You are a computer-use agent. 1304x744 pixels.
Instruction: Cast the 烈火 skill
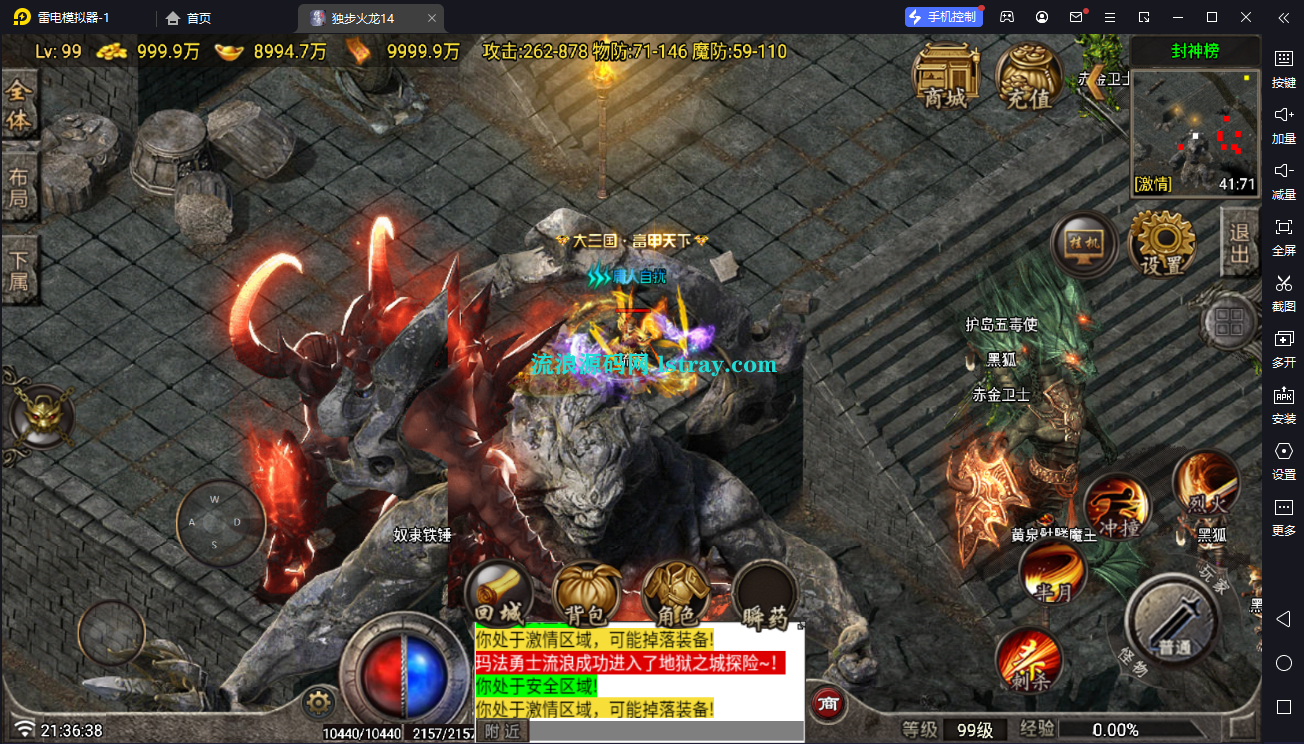pos(1206,484)
